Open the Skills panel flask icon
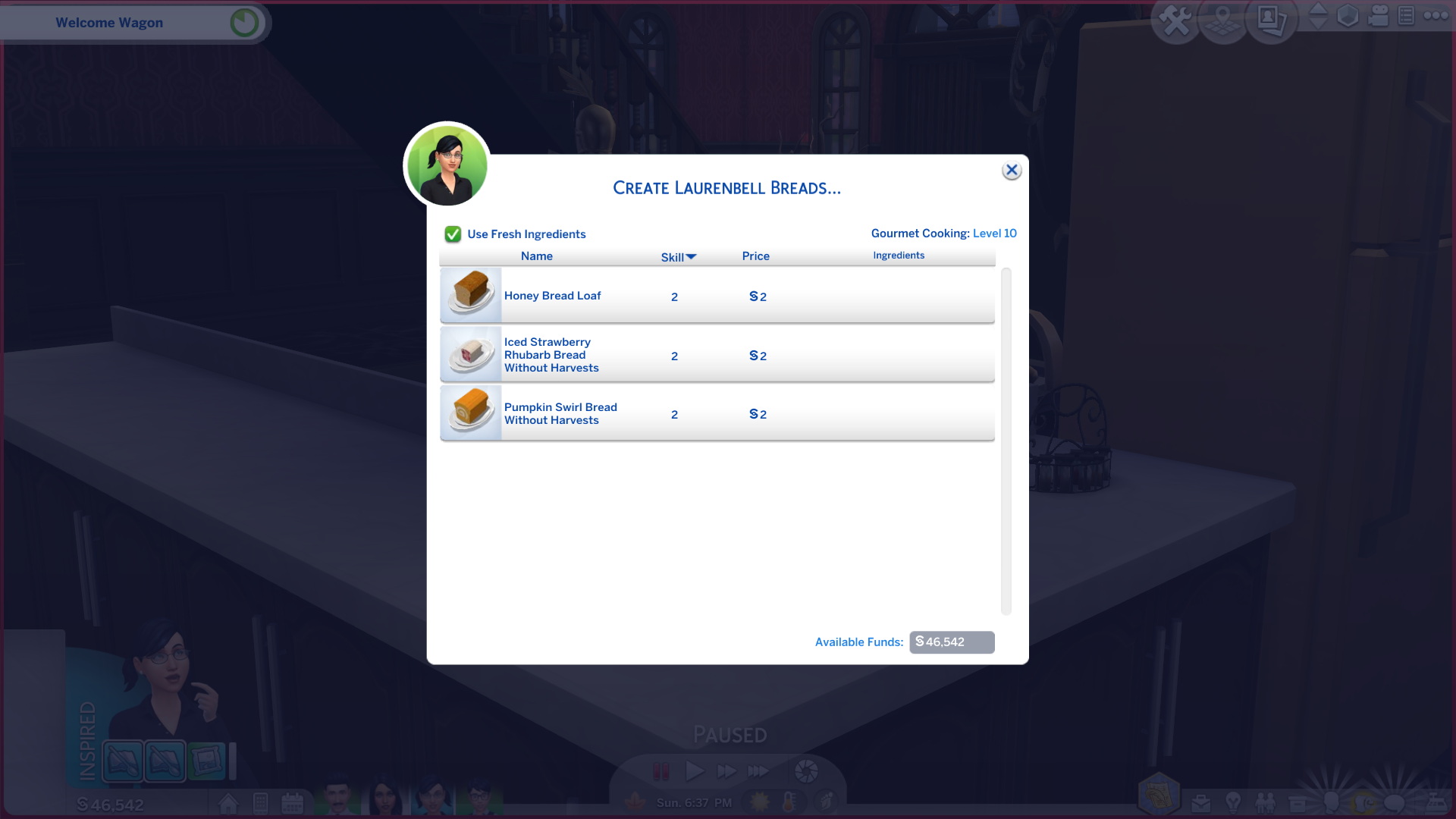1456x819 pixels. [1331, 802]
